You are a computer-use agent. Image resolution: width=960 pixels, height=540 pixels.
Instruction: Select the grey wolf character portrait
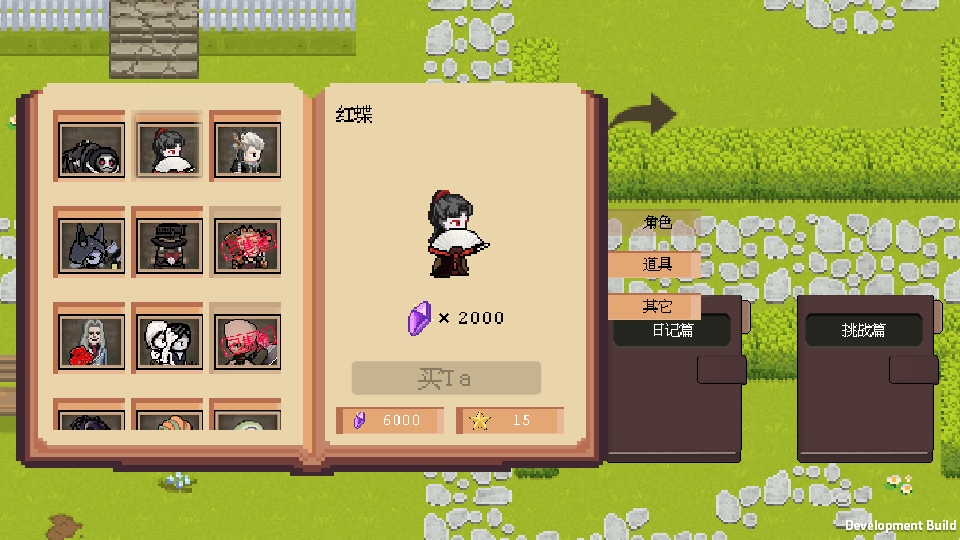point(92,246)
